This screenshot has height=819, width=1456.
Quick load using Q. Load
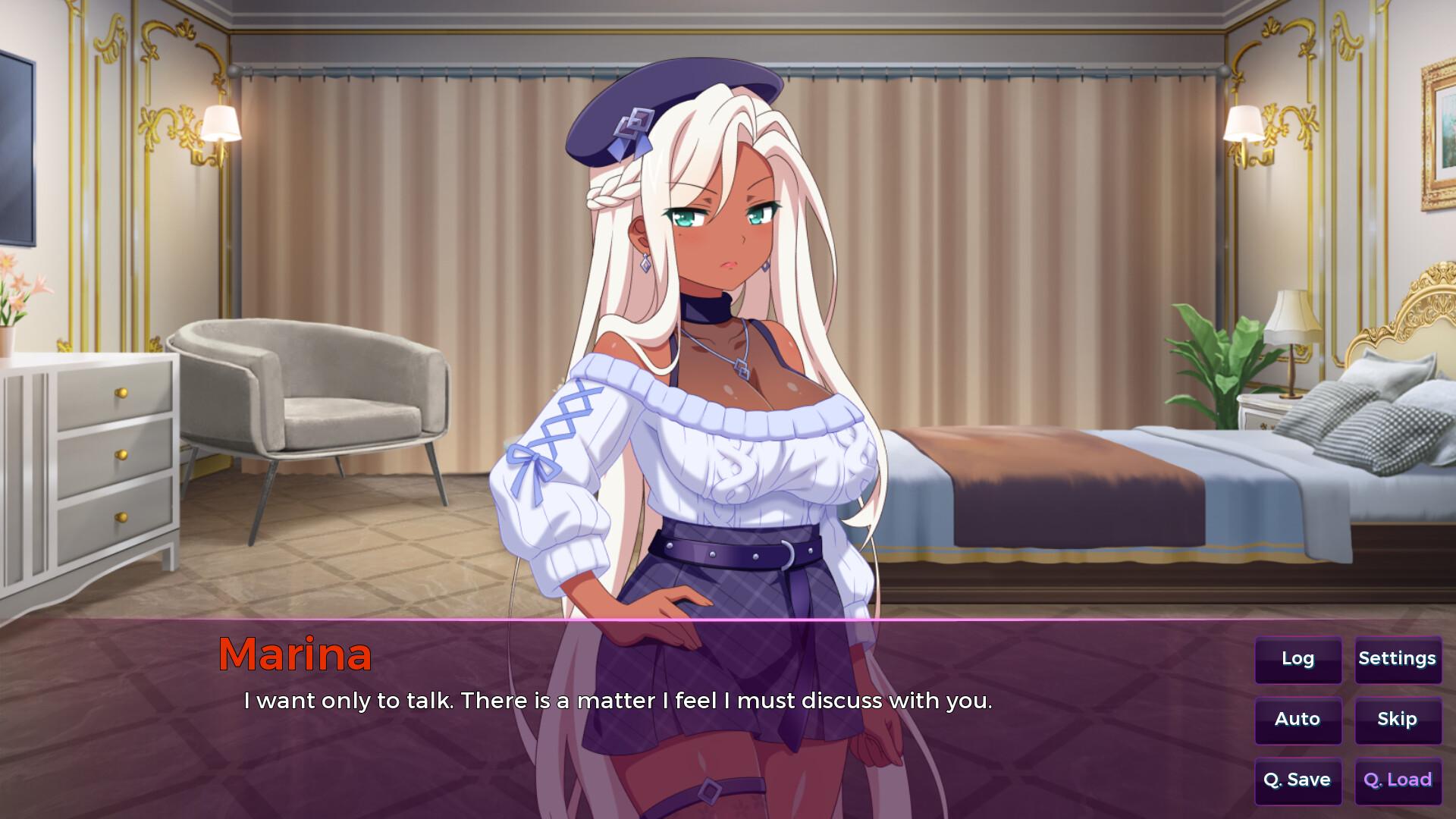point(1398,780)
